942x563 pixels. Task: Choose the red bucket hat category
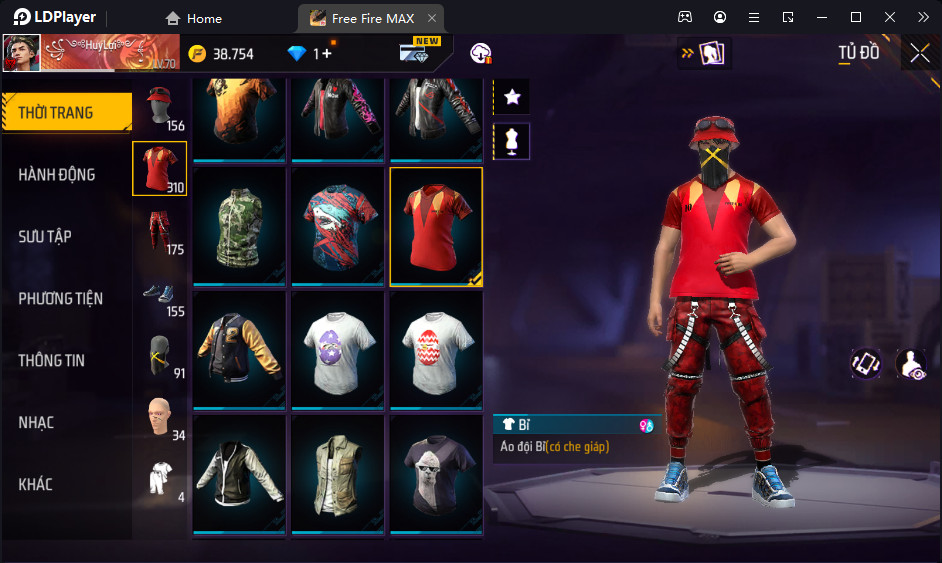pyautogui.click(x=160, y=109)
